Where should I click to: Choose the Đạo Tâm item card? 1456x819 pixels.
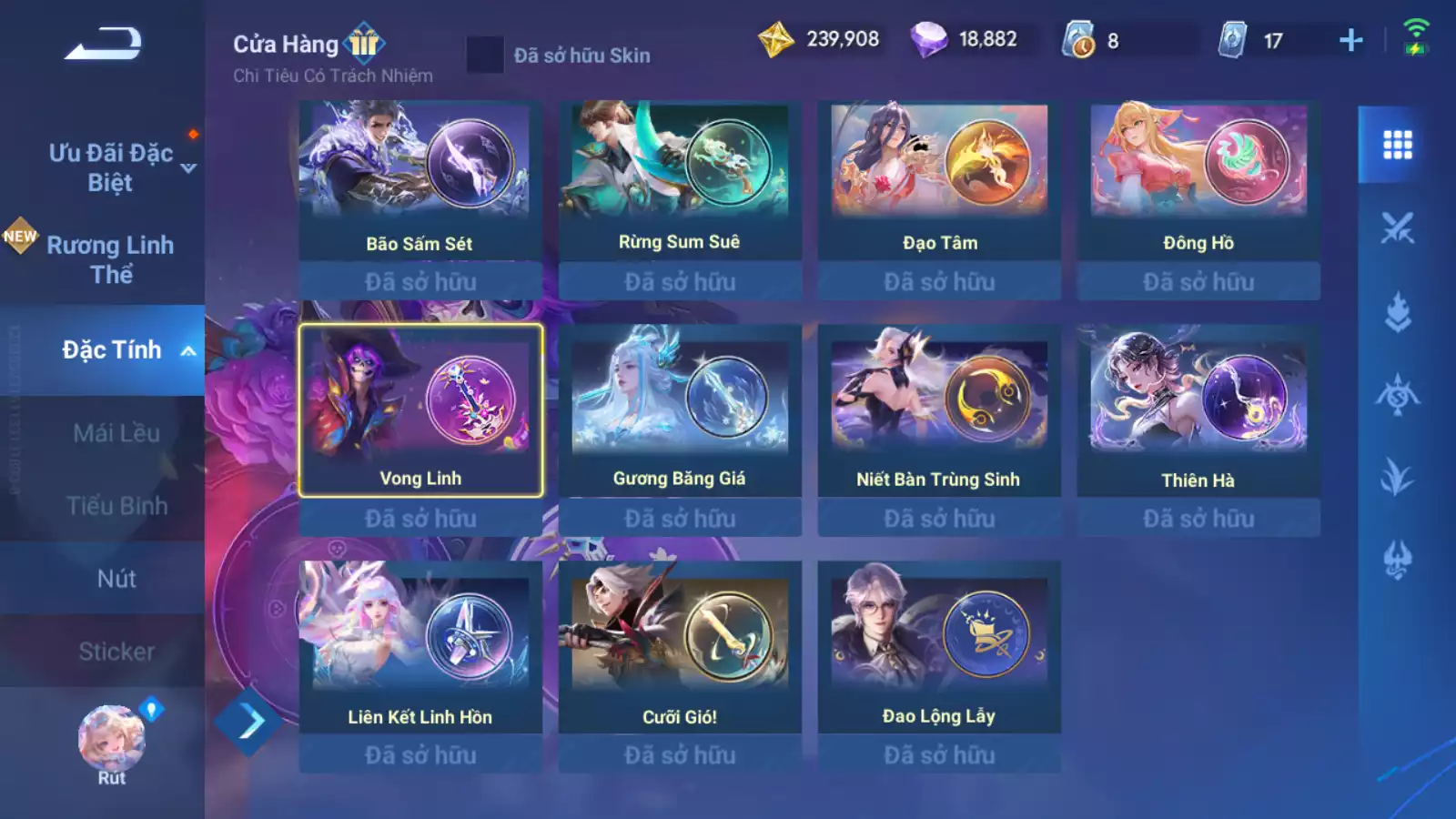click(939, 180)
